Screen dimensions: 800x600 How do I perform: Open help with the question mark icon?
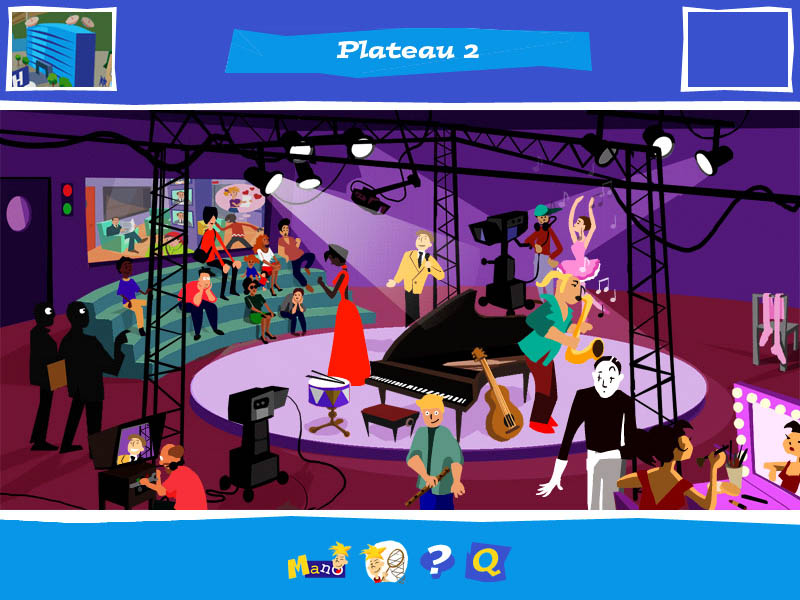click(x=437, y=561)
